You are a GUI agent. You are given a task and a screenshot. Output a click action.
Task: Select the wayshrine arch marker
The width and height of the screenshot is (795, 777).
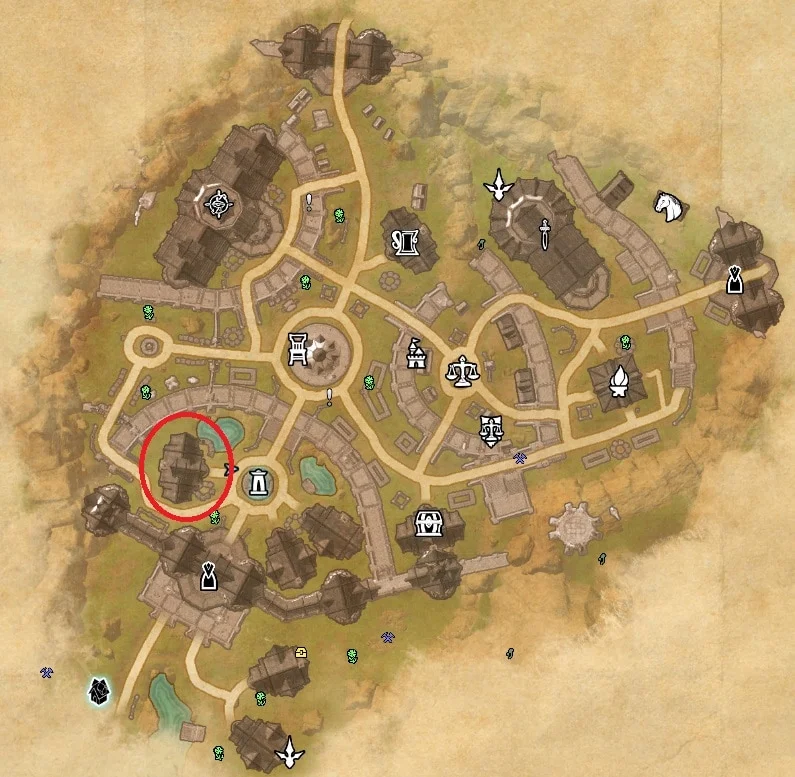[x=259, y=483]
